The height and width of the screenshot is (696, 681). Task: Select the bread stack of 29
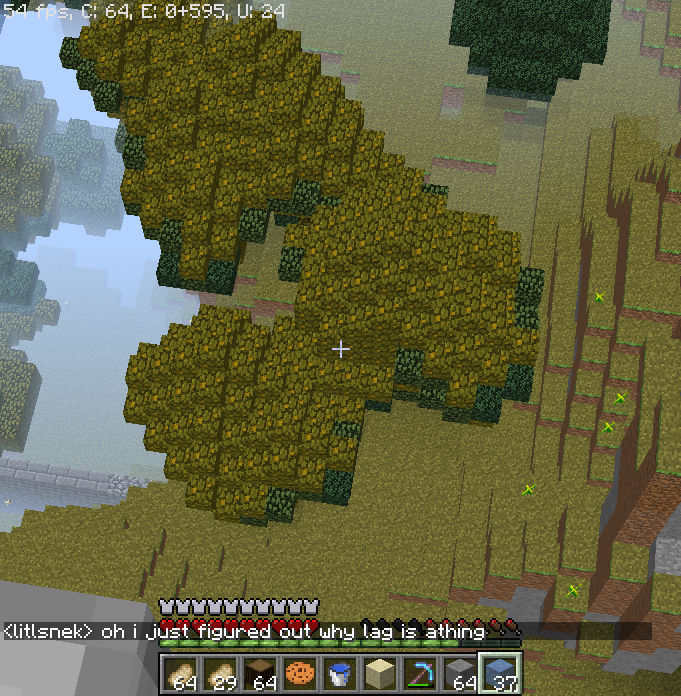click(221, 674)
